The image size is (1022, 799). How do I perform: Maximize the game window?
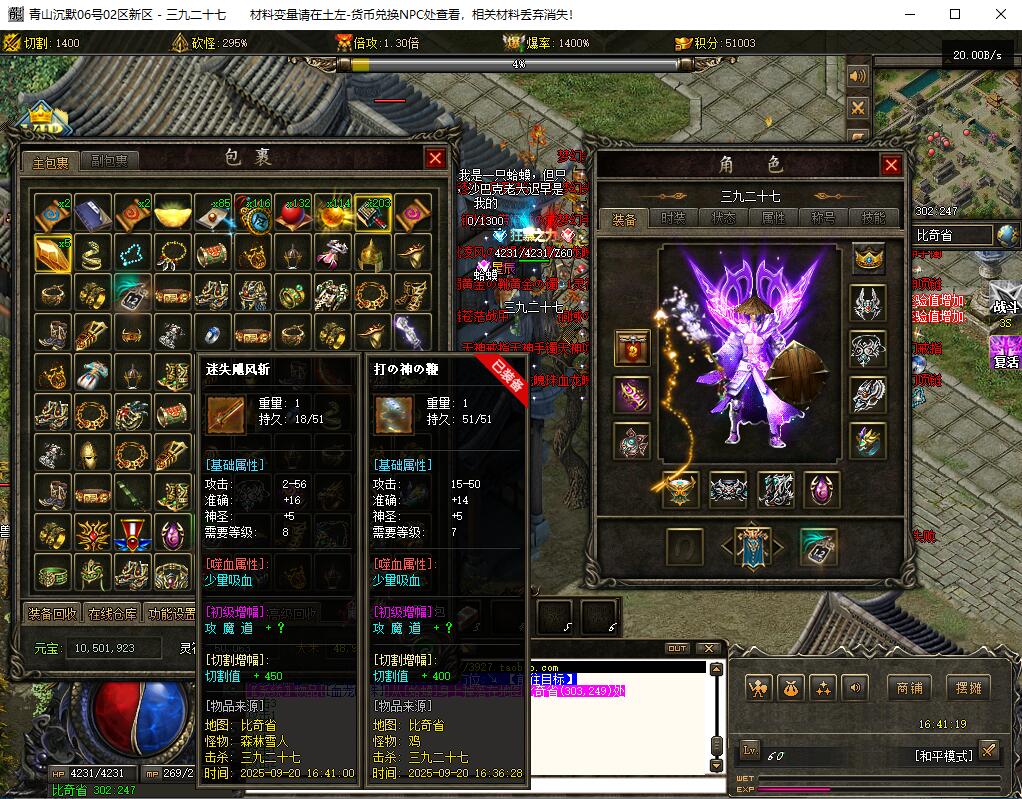(955, 14)
